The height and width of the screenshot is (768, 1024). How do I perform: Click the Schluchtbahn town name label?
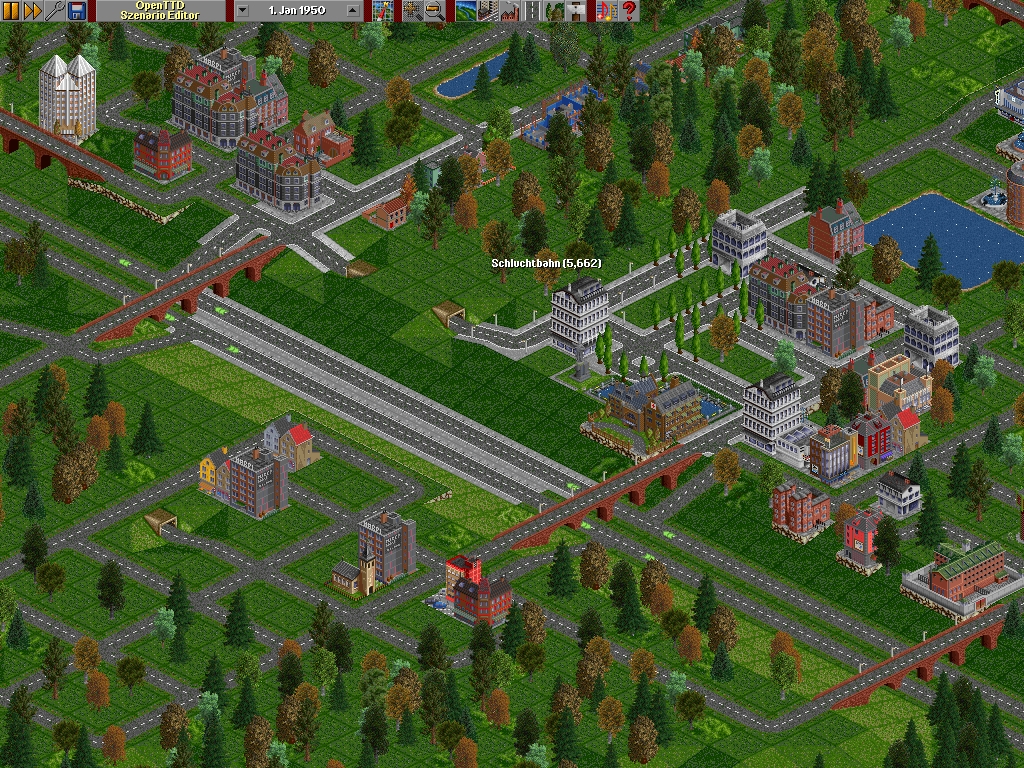tap(545, 263)
